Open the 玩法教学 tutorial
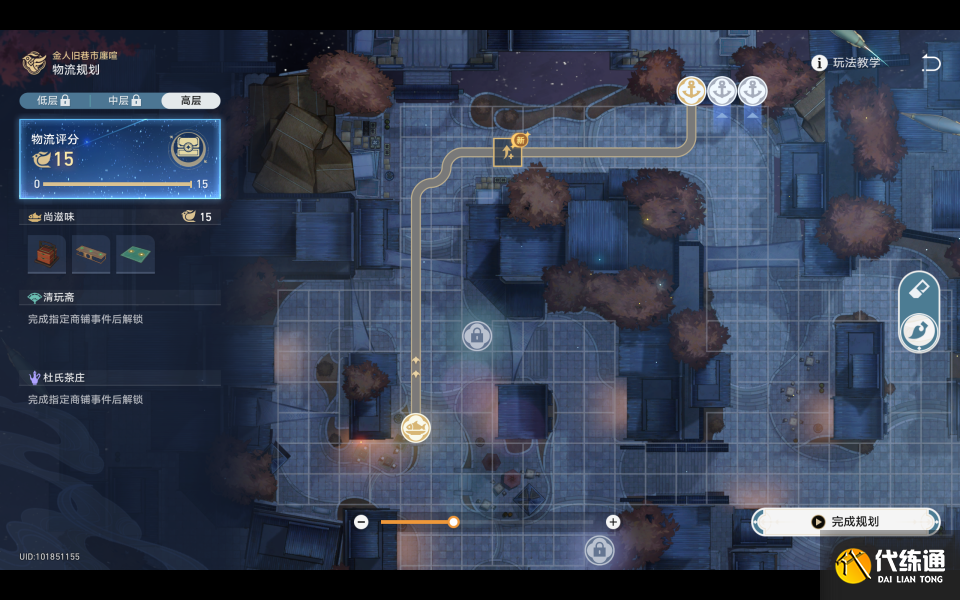Viewport: 960px width, 600px height. coord(848,63)
